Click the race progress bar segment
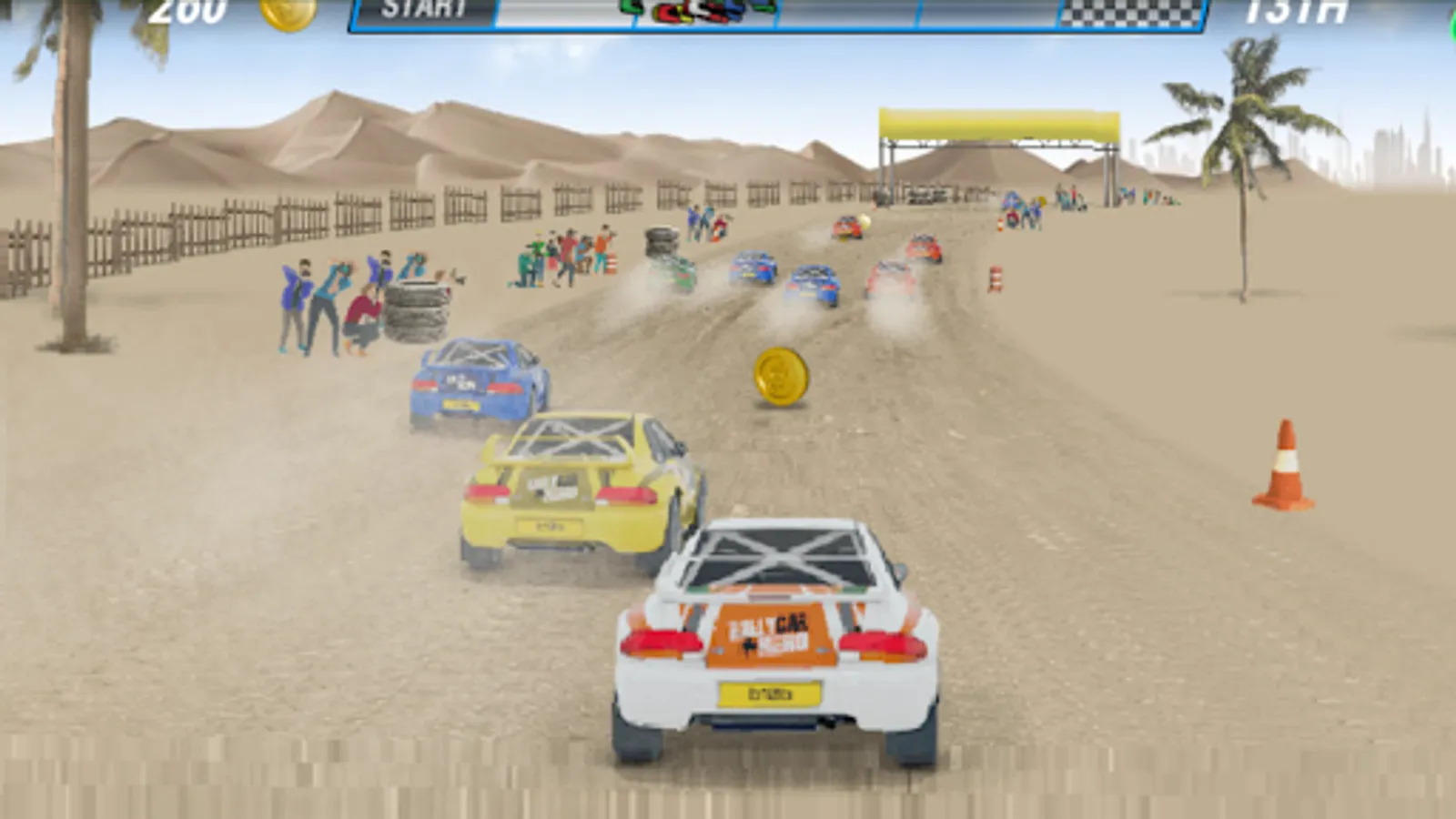The width and height of the screenshot is (1456, 819). [x=864, y=13]
